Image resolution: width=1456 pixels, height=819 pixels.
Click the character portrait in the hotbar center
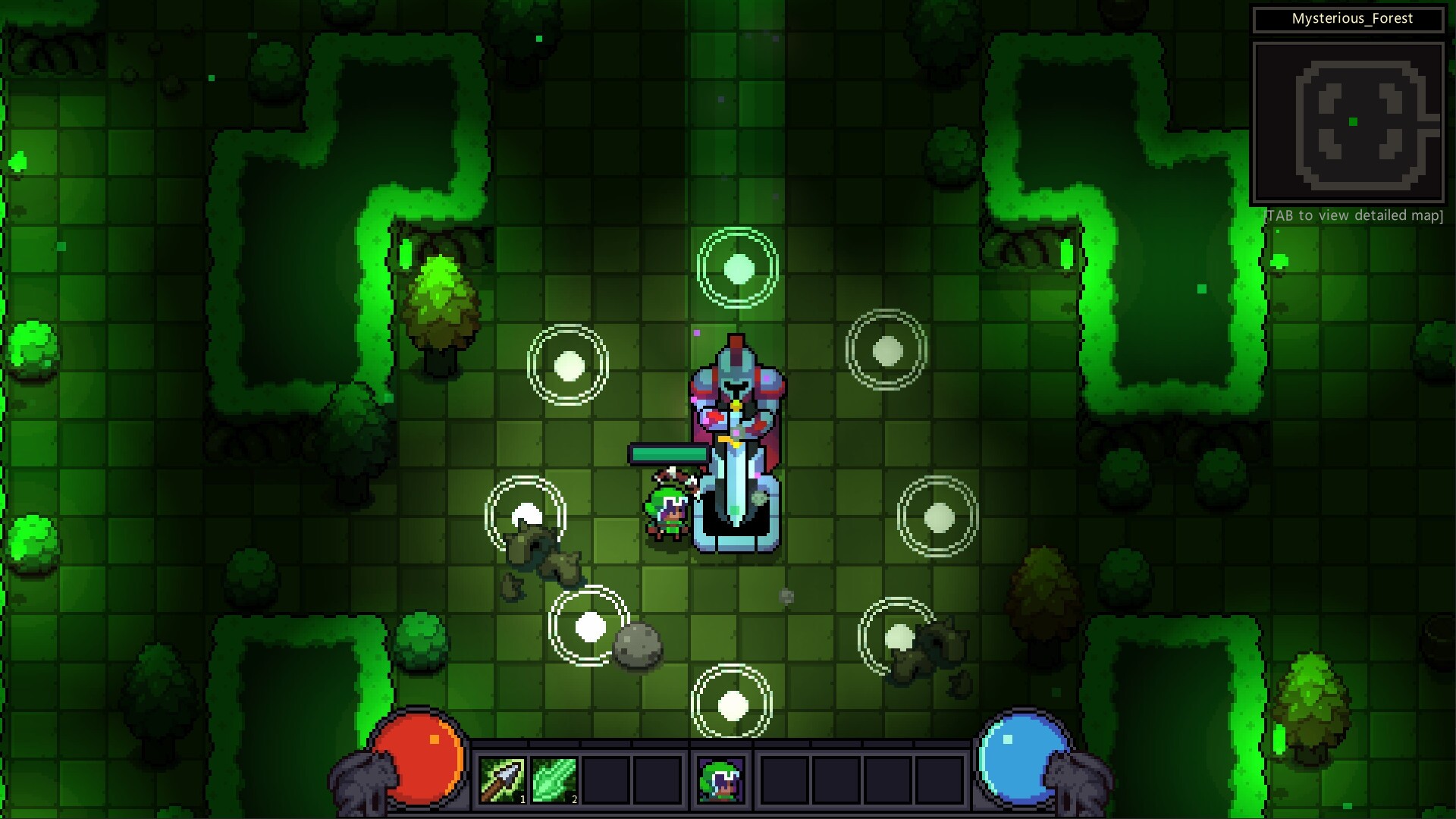point(720,780)
